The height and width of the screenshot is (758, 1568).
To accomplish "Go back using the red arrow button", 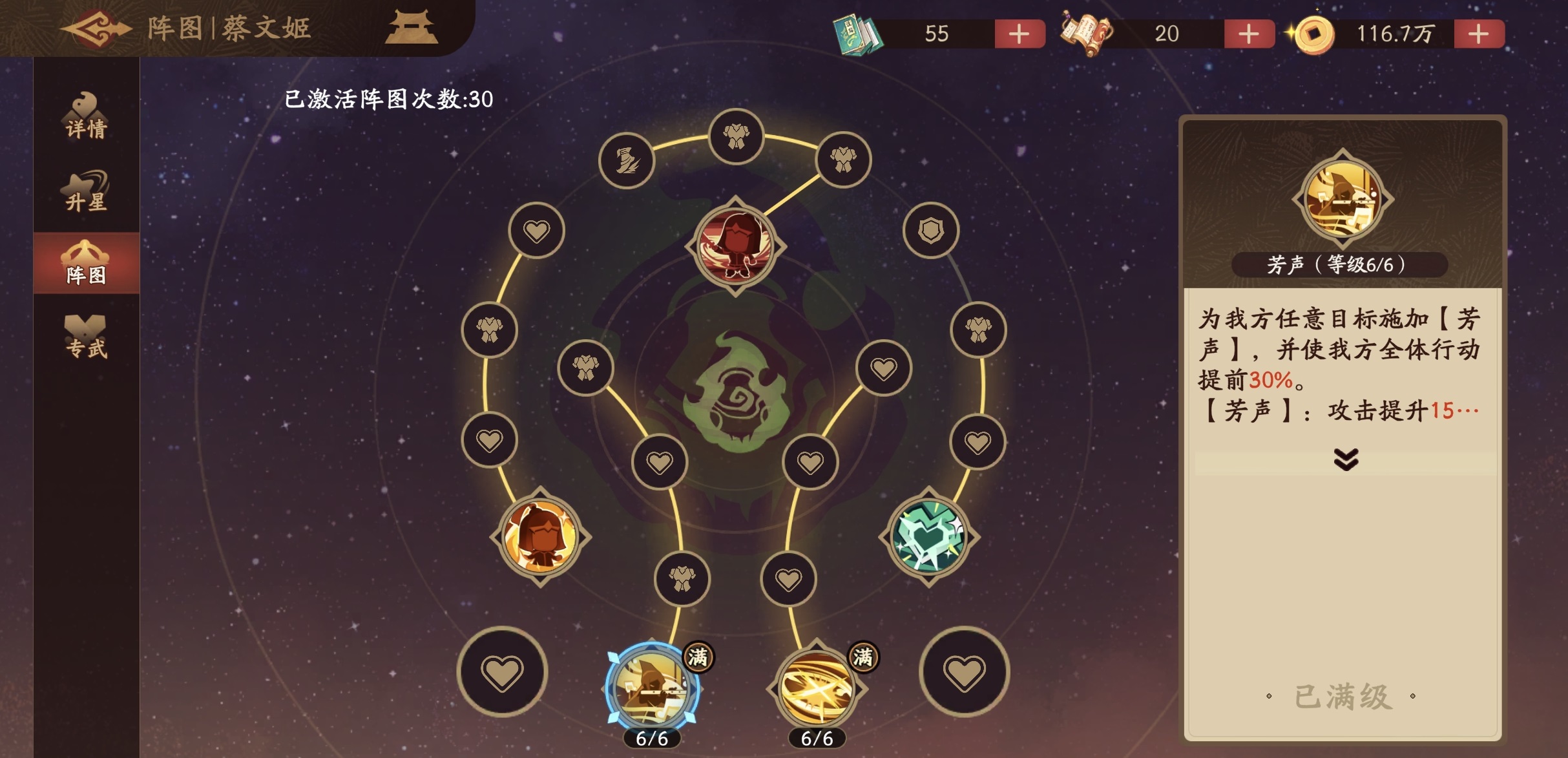I will [96, 29].
